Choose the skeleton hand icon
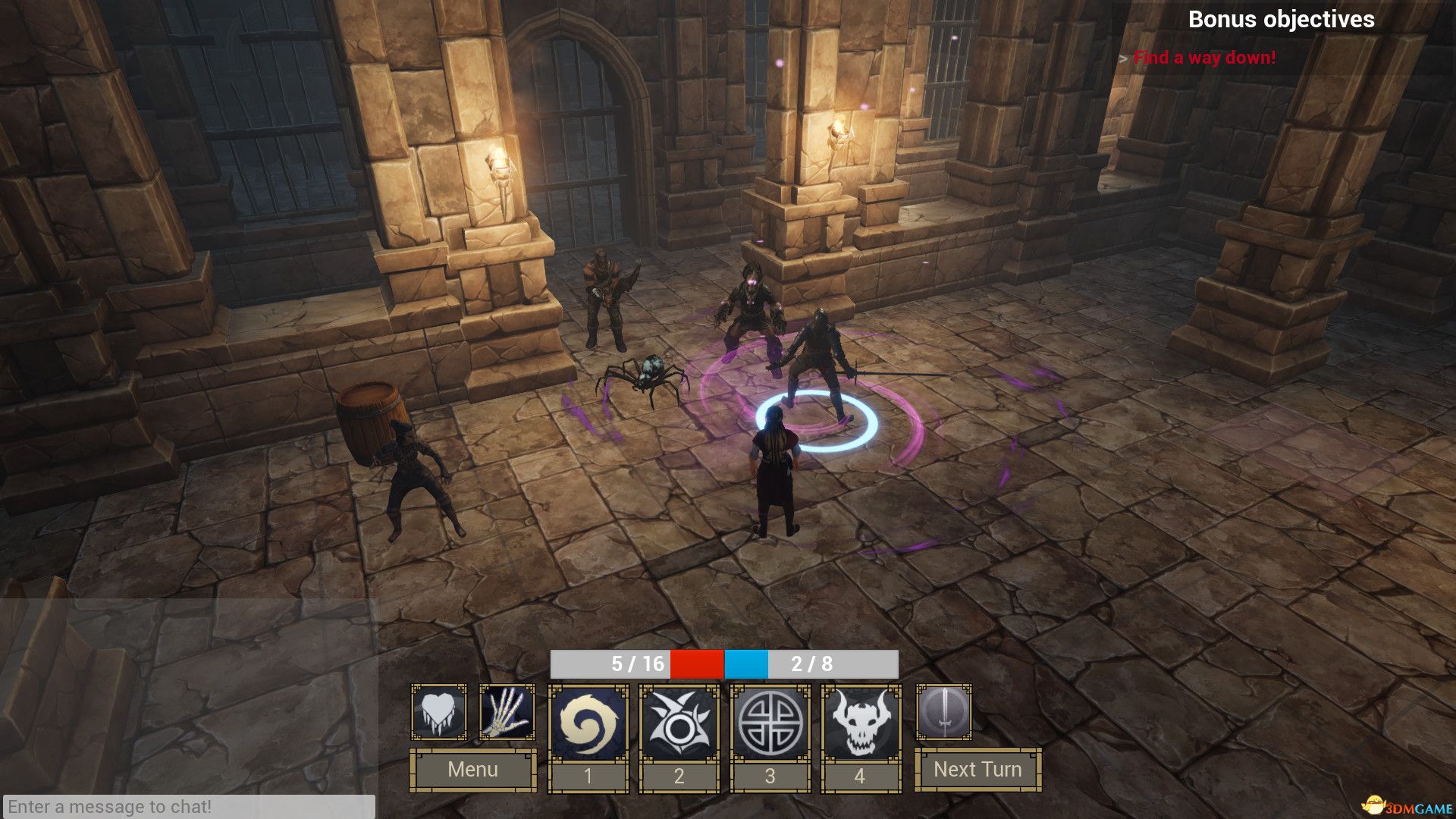Viewport: 1456px width, 819px height. tap(507, 713)
